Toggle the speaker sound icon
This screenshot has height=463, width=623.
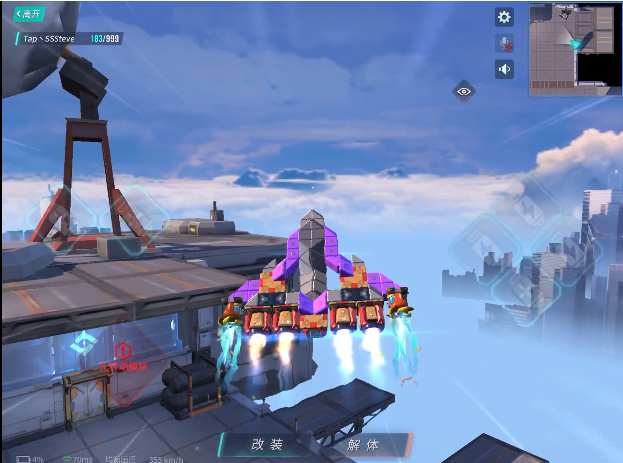tap(505, 69)
